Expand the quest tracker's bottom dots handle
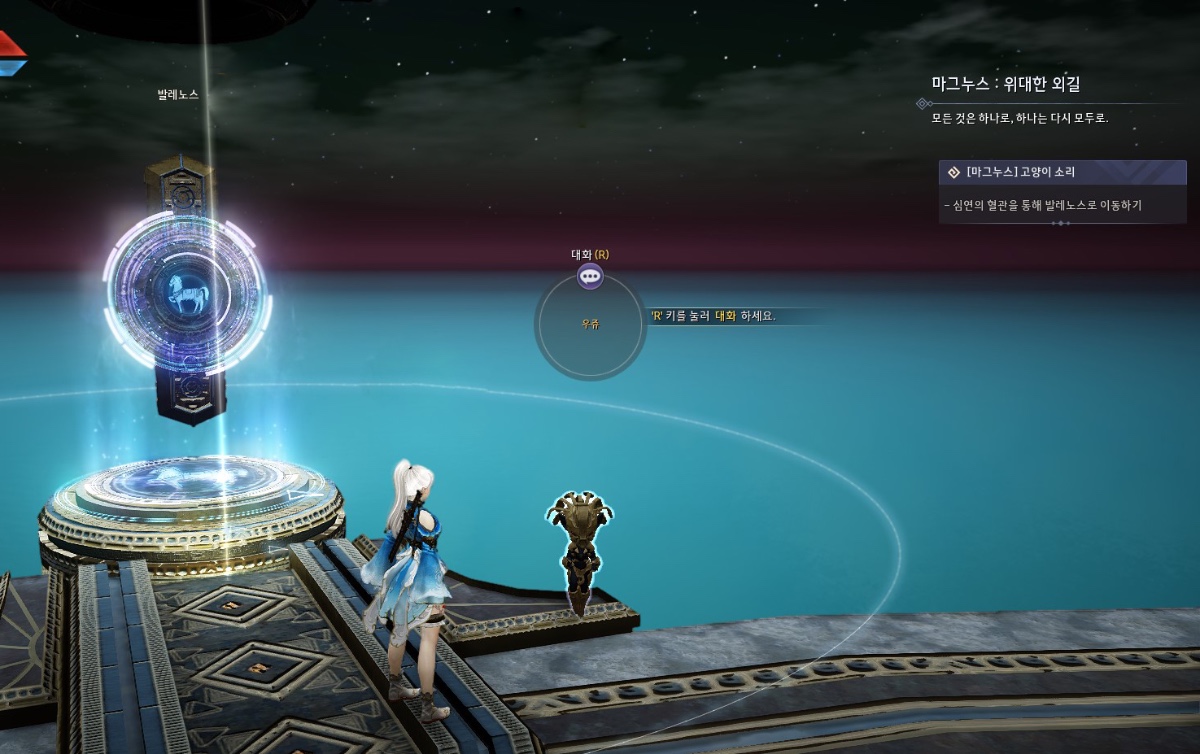Image resolution: width=1200 pixels, height=754 pixels. [1062, 223]
